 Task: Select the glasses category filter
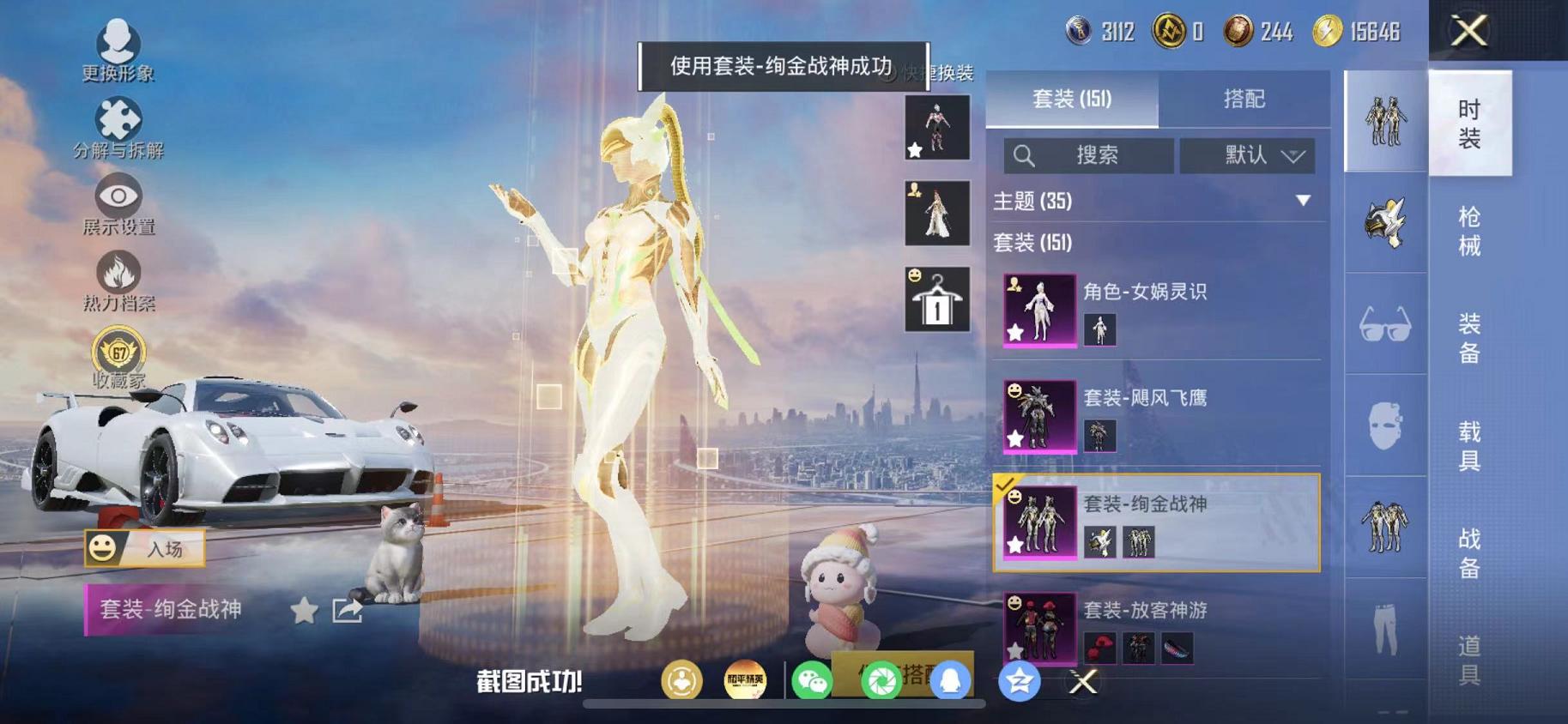(x=1384, y=324)
